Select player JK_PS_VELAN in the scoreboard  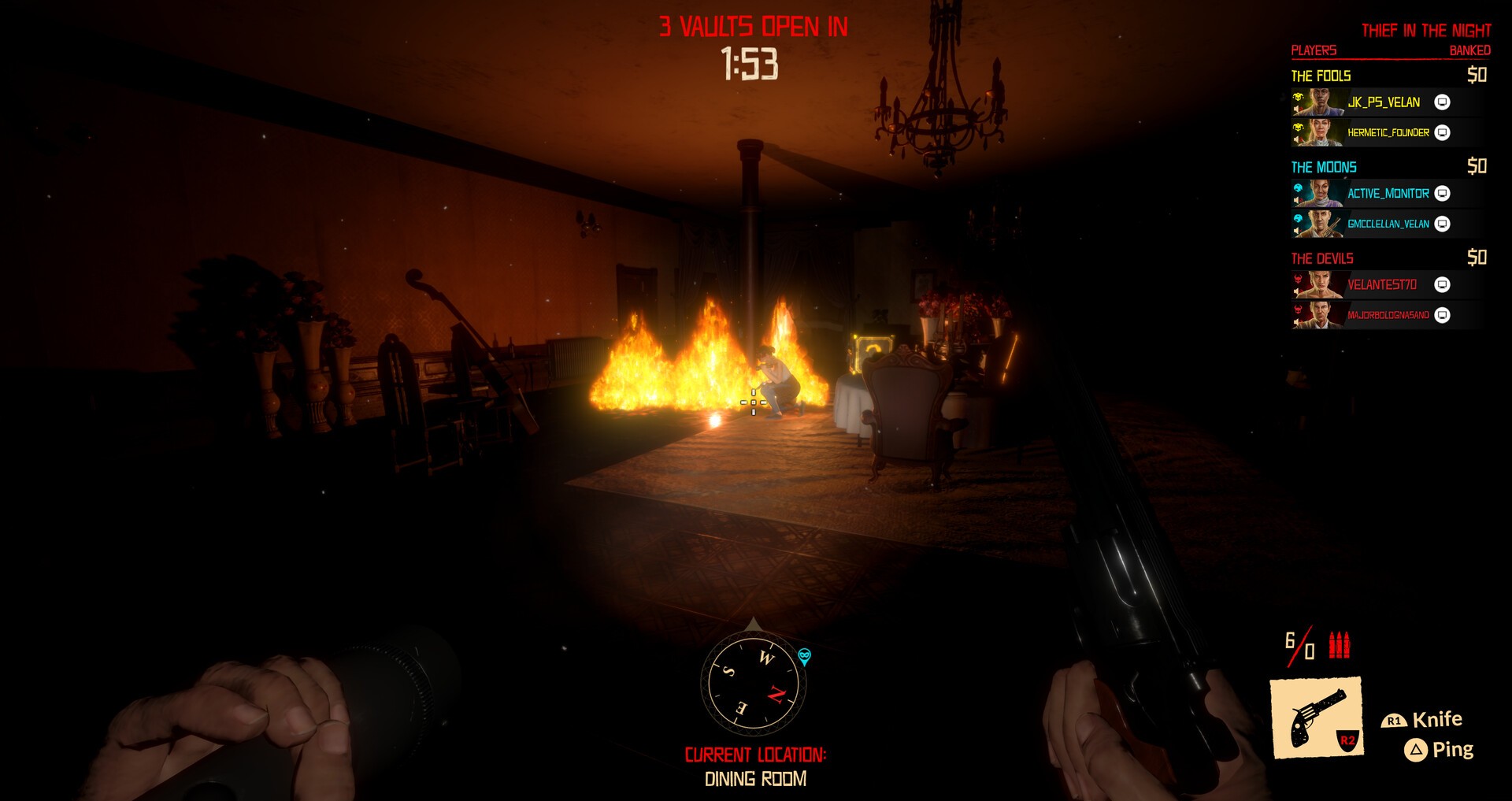(1383, 102)
